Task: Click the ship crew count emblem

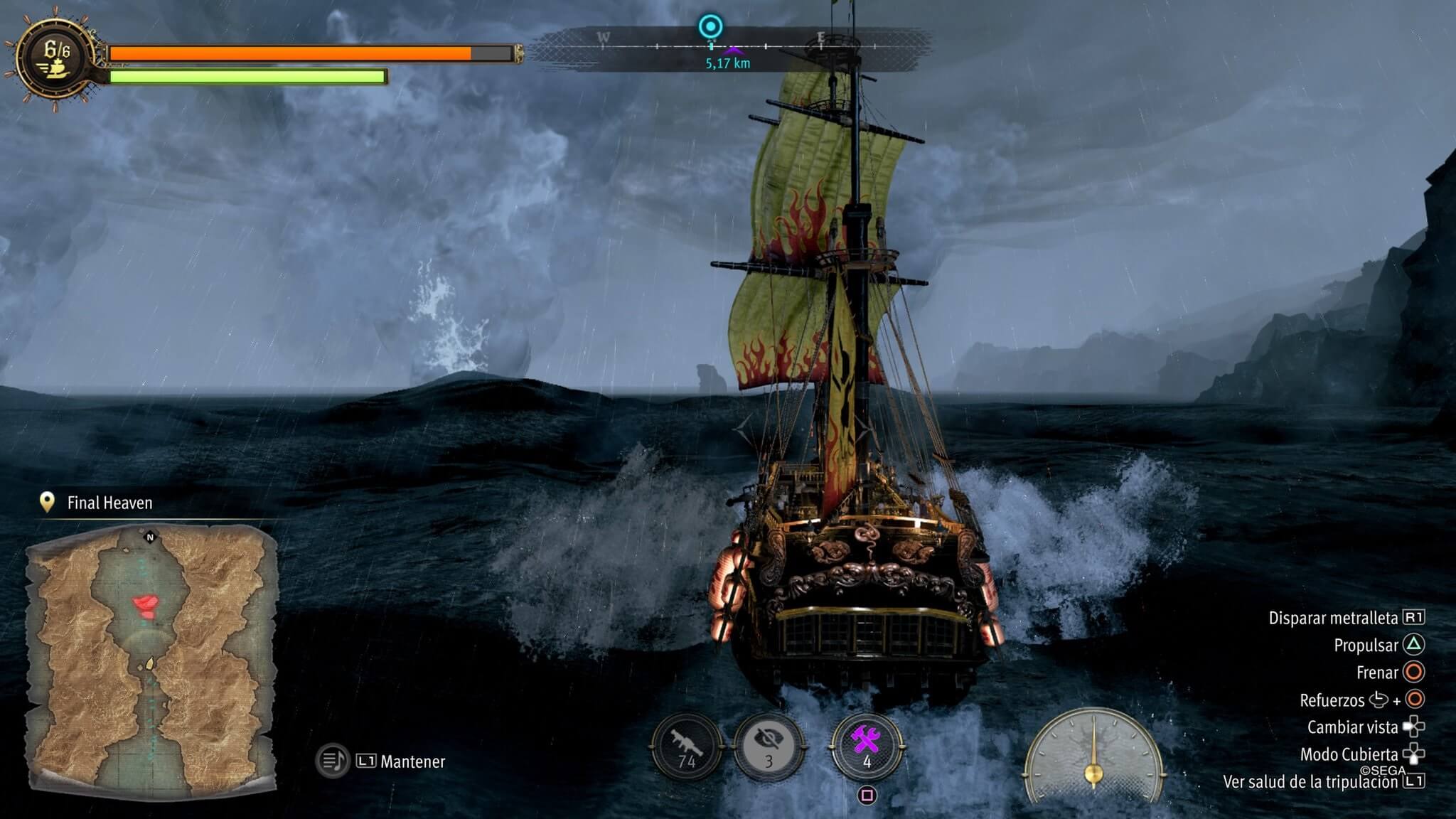Action: click(56, 58)
